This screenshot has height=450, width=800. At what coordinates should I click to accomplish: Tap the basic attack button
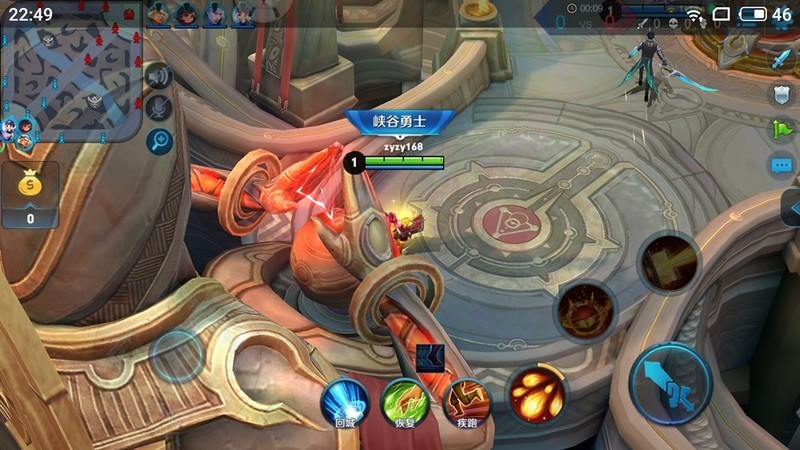(671, 383)
